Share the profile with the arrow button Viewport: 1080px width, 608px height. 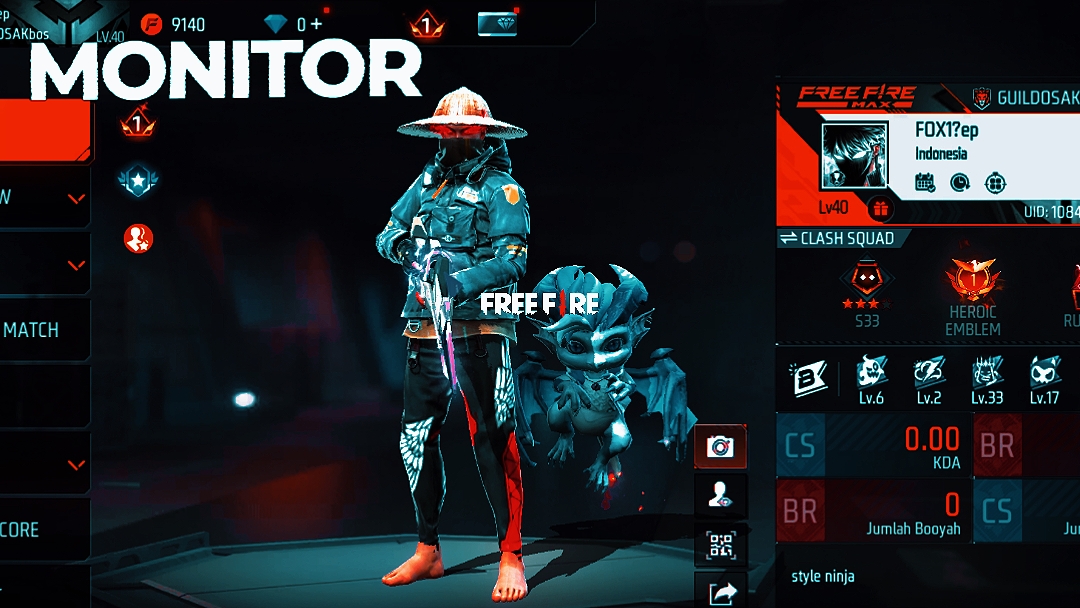720,593
